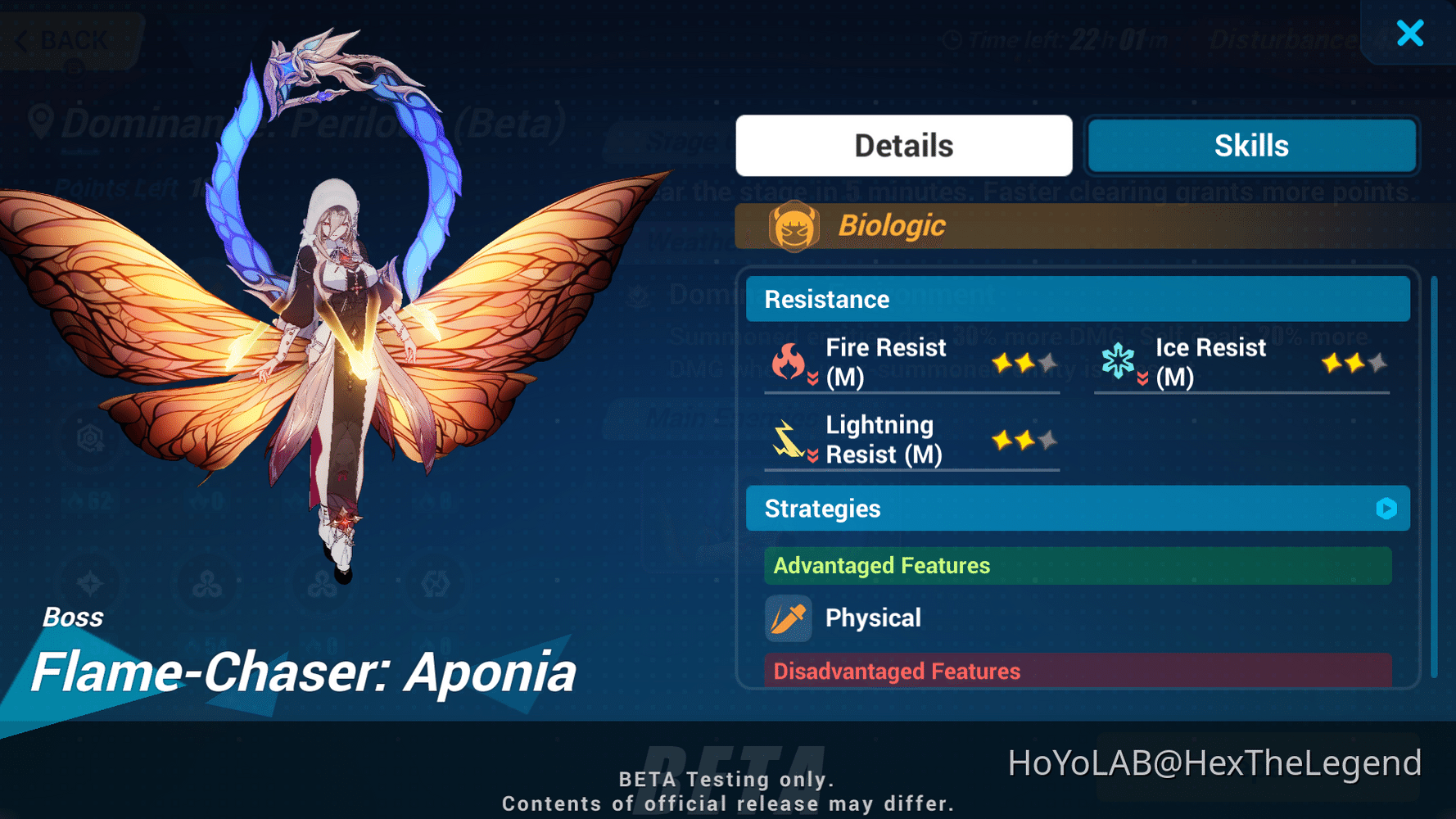The width and height of the screenshot is (1456, 819).
Task: Expand the red chevron under Fire Resist
Action: (813, 379)
